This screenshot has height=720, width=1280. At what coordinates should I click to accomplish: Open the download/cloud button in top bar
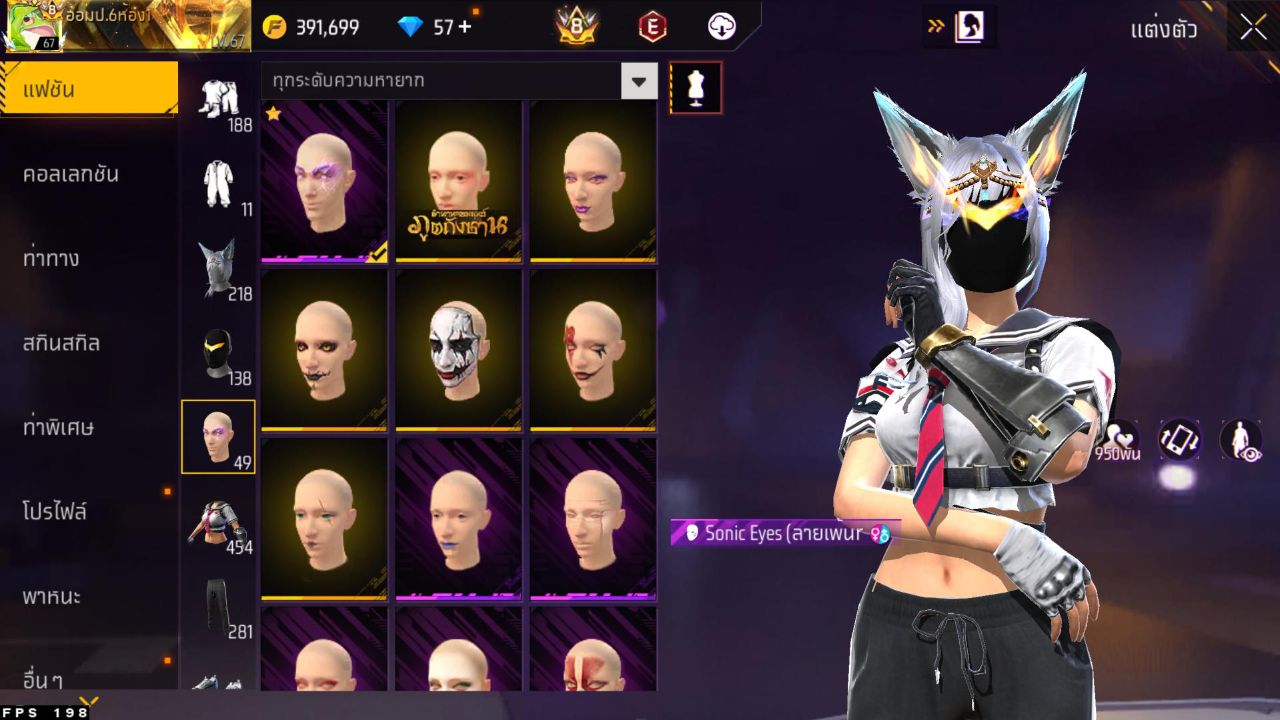pyautogui.click(x=720, y=27)
